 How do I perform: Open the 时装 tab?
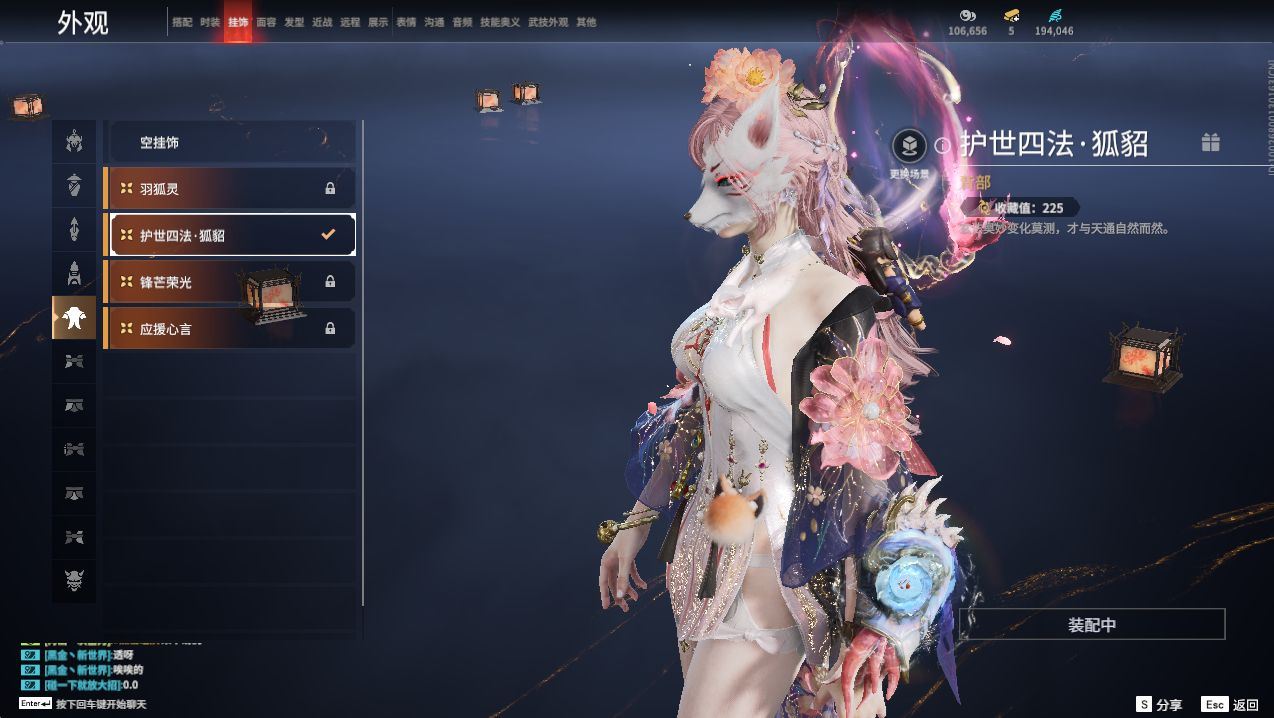[x=210, y=22]
